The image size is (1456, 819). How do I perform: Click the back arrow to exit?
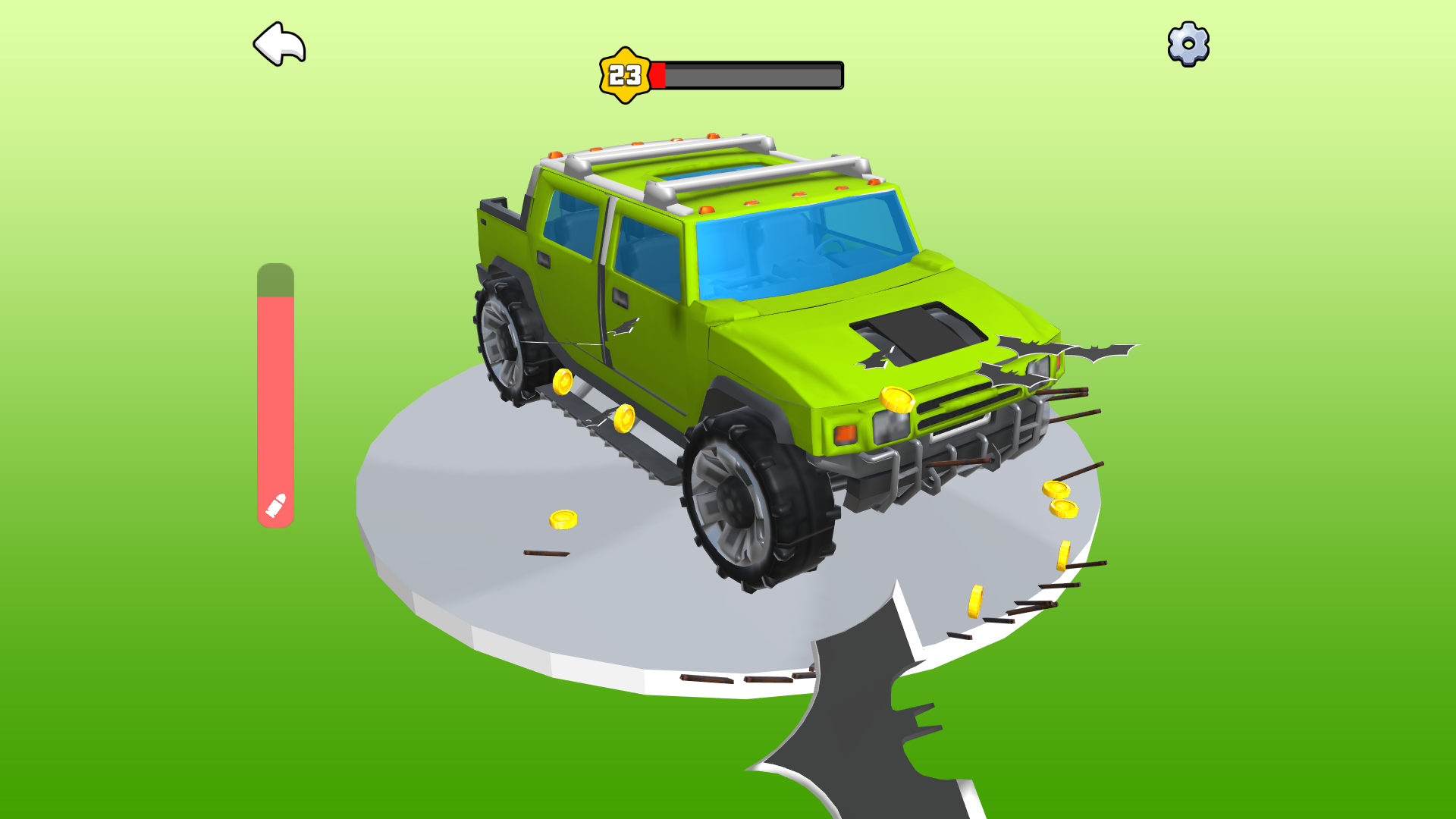click(x=281, y=44)
